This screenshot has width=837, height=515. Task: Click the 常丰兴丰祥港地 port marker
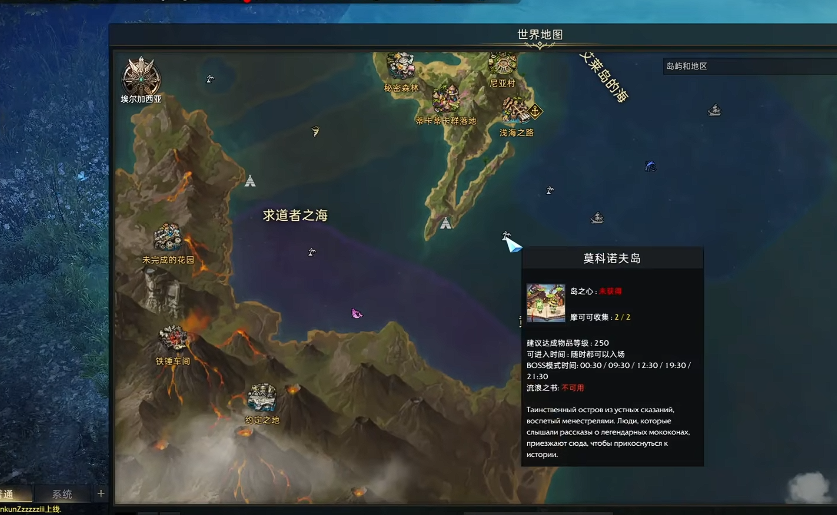tap(446, 99)
